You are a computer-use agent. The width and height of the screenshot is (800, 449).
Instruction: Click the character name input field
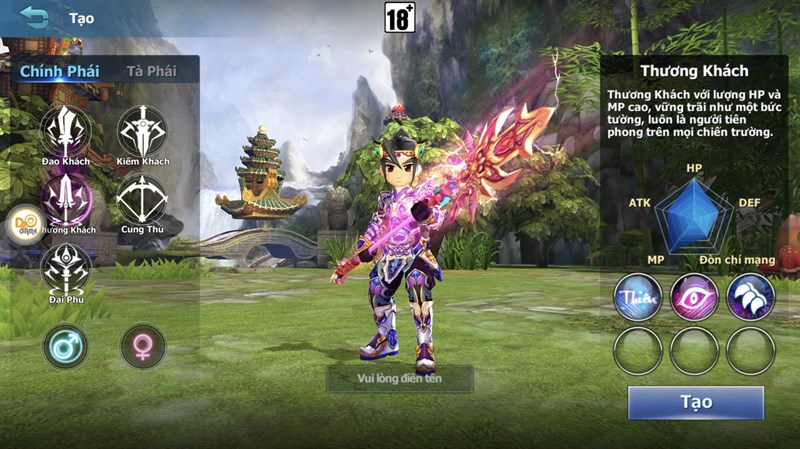pos(400,378)
